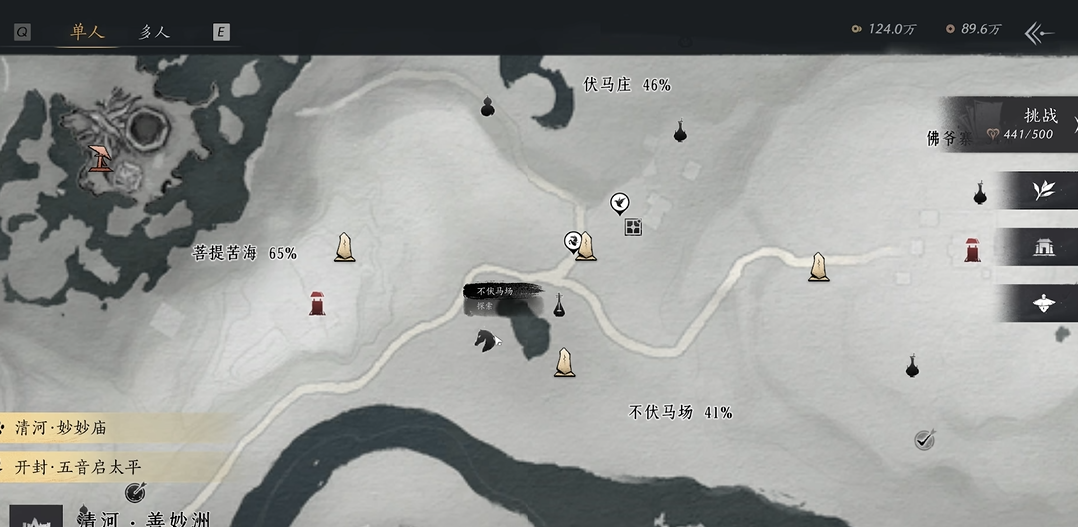Select the bird pin marker on the map

620,204
